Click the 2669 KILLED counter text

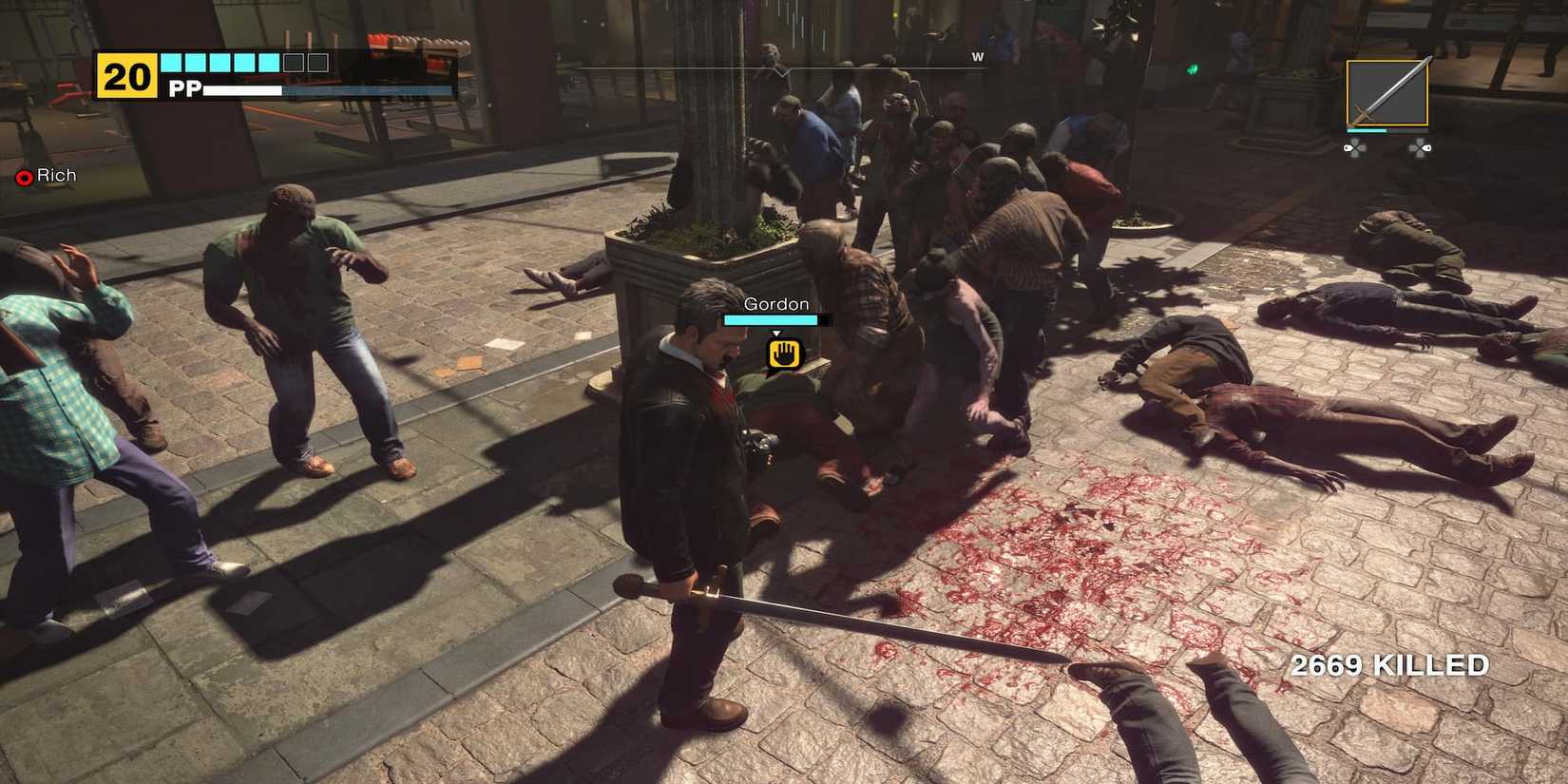point(1389,666)
